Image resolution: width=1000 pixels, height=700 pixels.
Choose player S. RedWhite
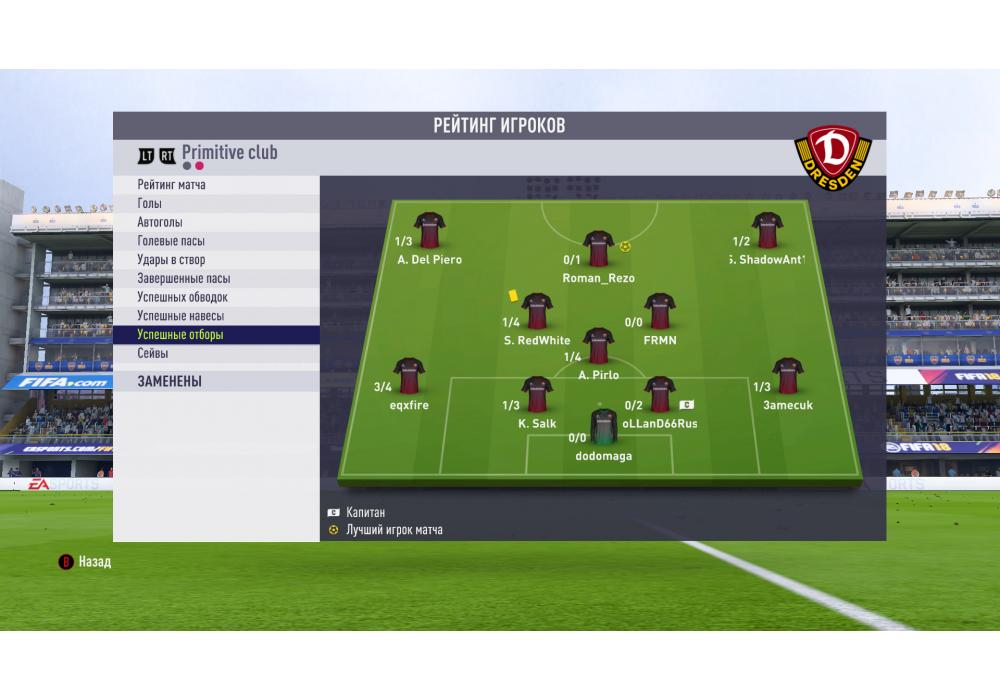(x=537, y=312)
